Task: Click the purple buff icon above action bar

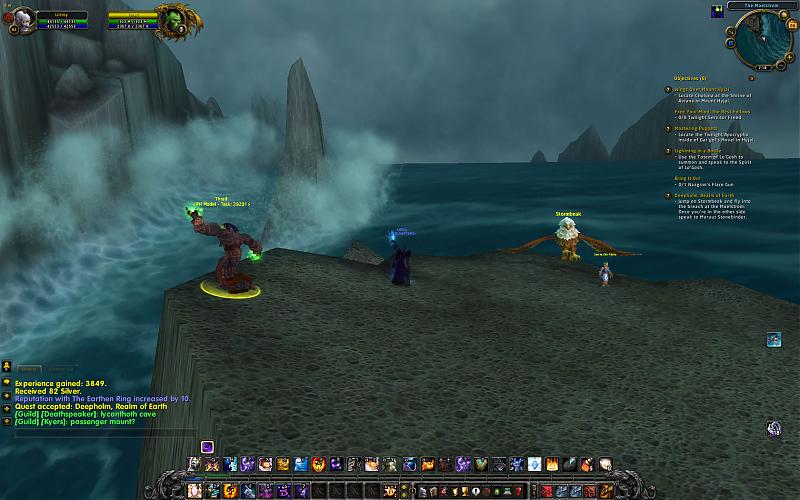Action: coord(207,447)
